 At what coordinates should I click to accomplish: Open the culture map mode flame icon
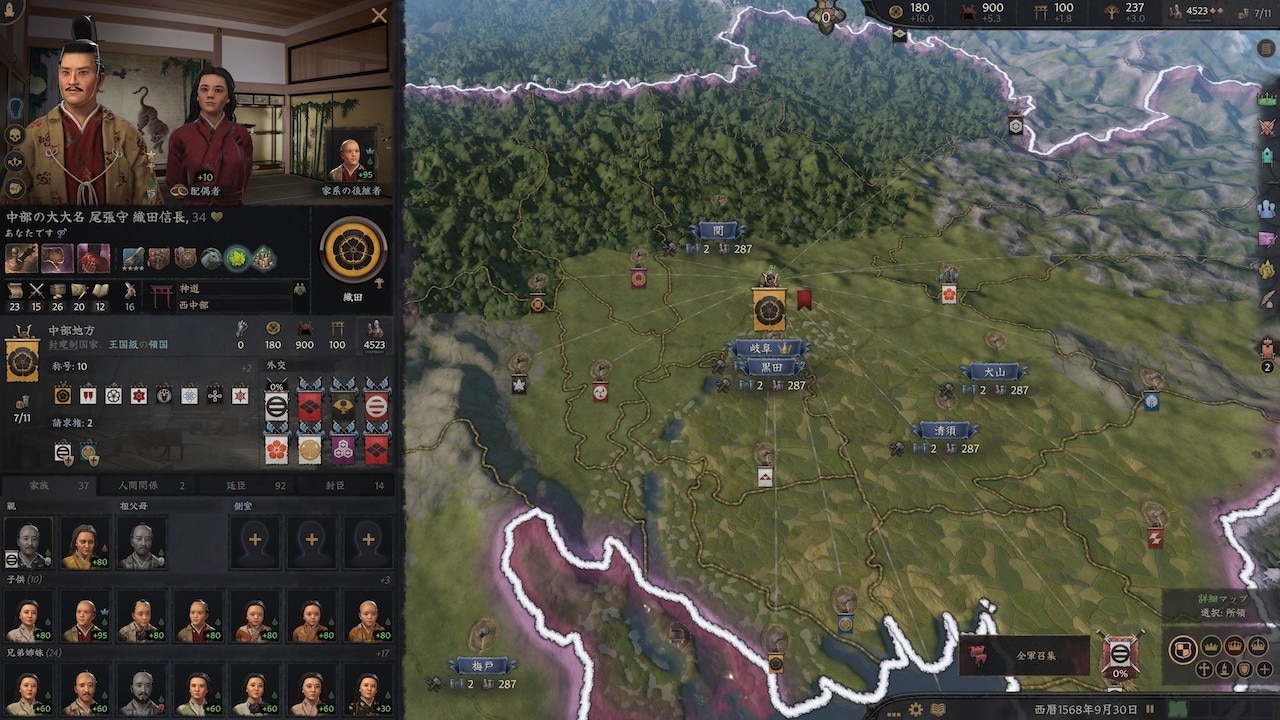[x=1224, y=670]
